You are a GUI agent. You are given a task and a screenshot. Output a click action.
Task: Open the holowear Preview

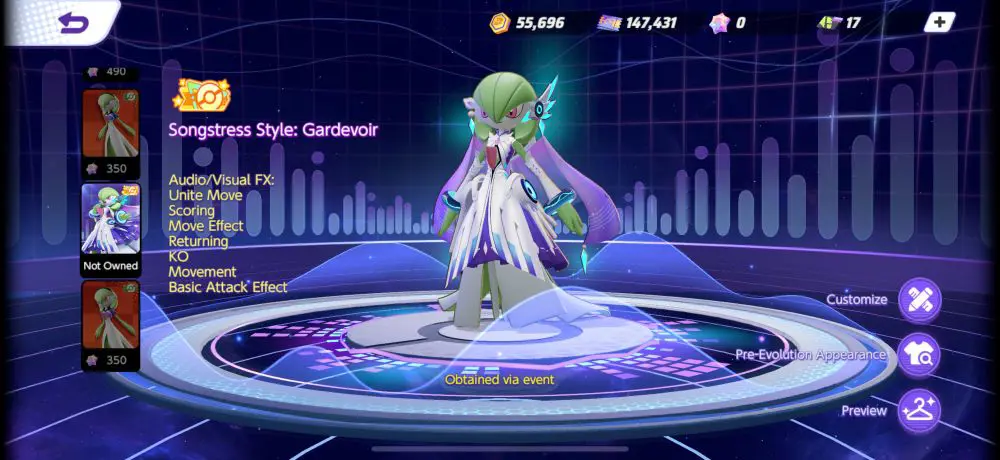918,410
